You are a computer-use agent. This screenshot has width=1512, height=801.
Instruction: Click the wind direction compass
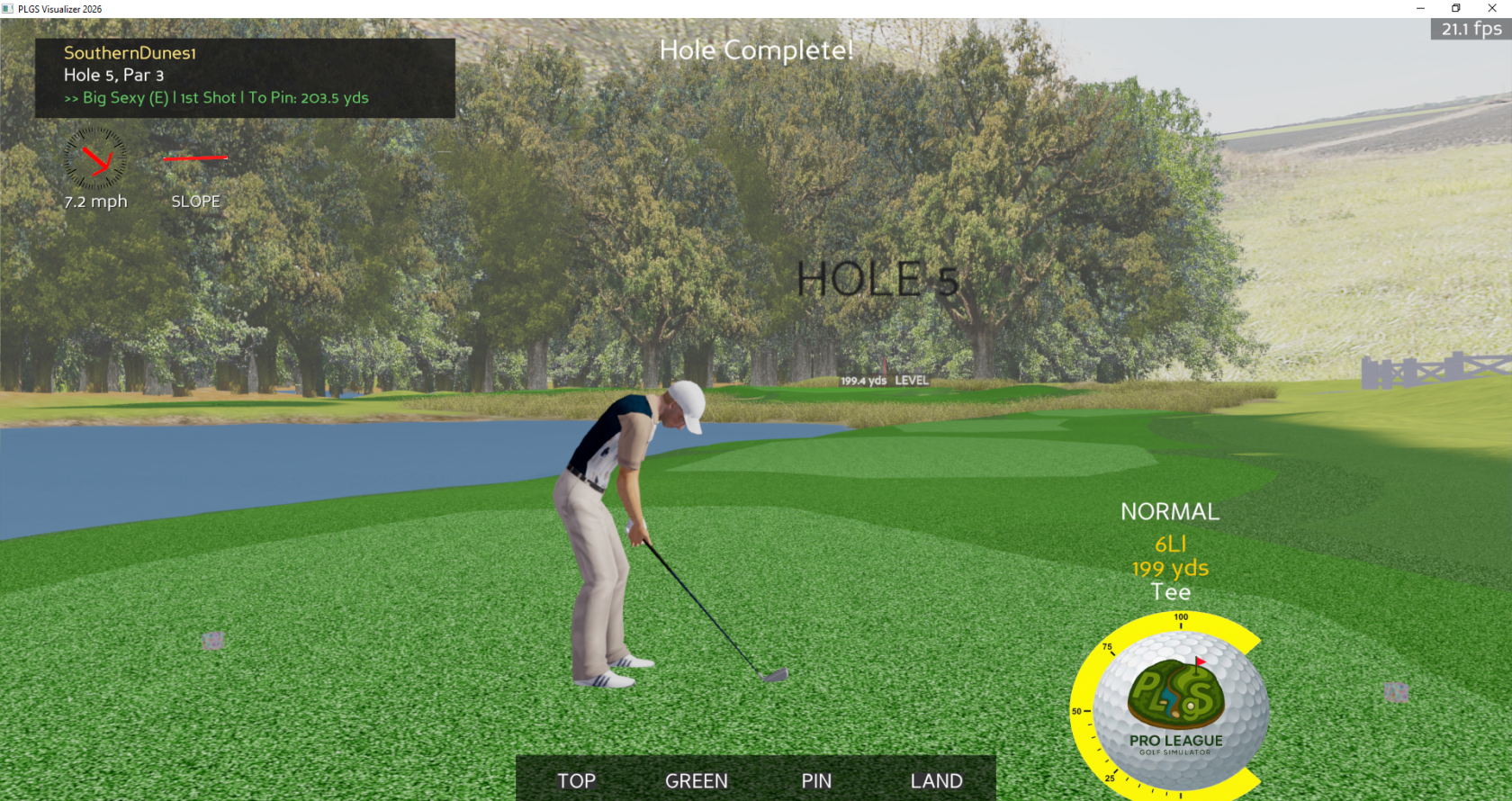(95, 159)
